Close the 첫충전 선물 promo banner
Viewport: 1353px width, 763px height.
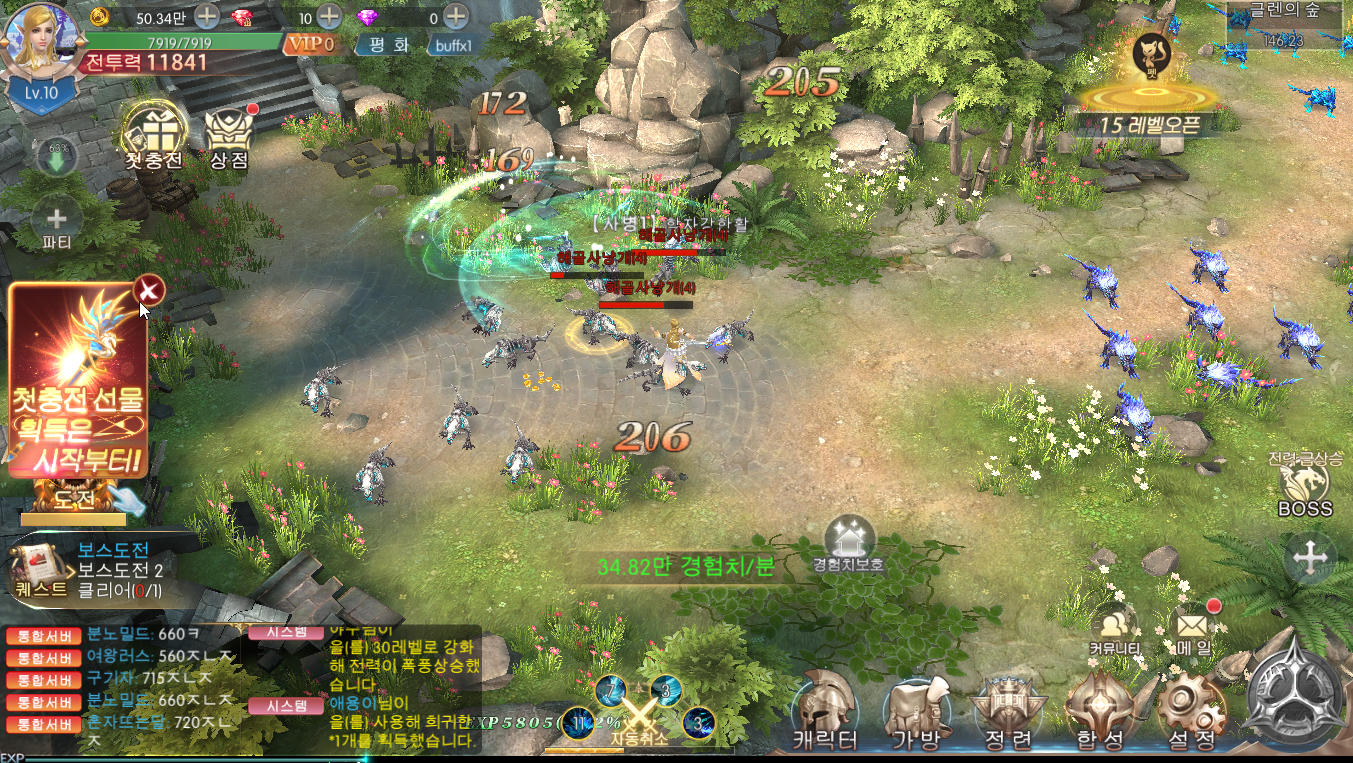point(149,290)
